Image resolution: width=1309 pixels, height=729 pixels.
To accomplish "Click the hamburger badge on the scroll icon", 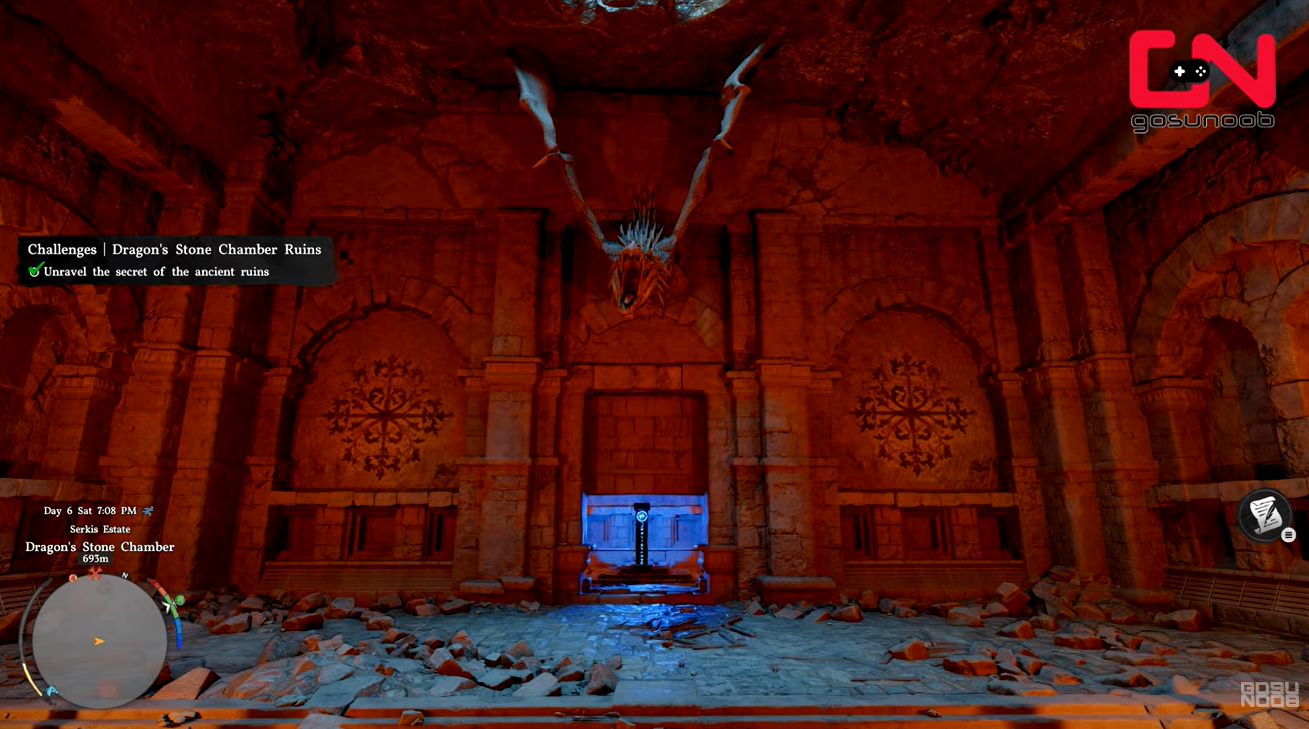I will [1289, 535].
